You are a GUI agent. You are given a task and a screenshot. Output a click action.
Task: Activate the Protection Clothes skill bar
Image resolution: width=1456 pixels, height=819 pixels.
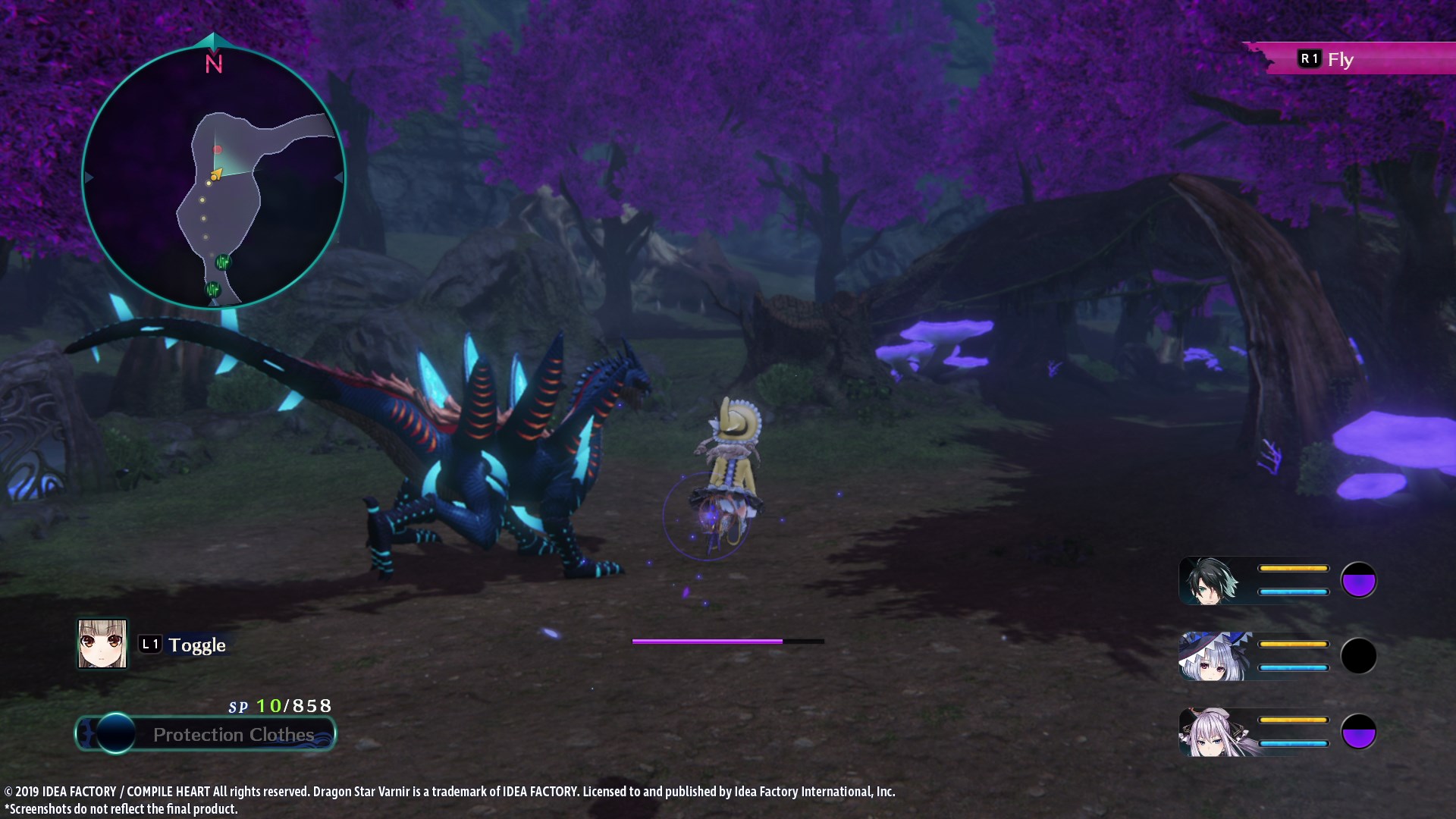point(206,734)
